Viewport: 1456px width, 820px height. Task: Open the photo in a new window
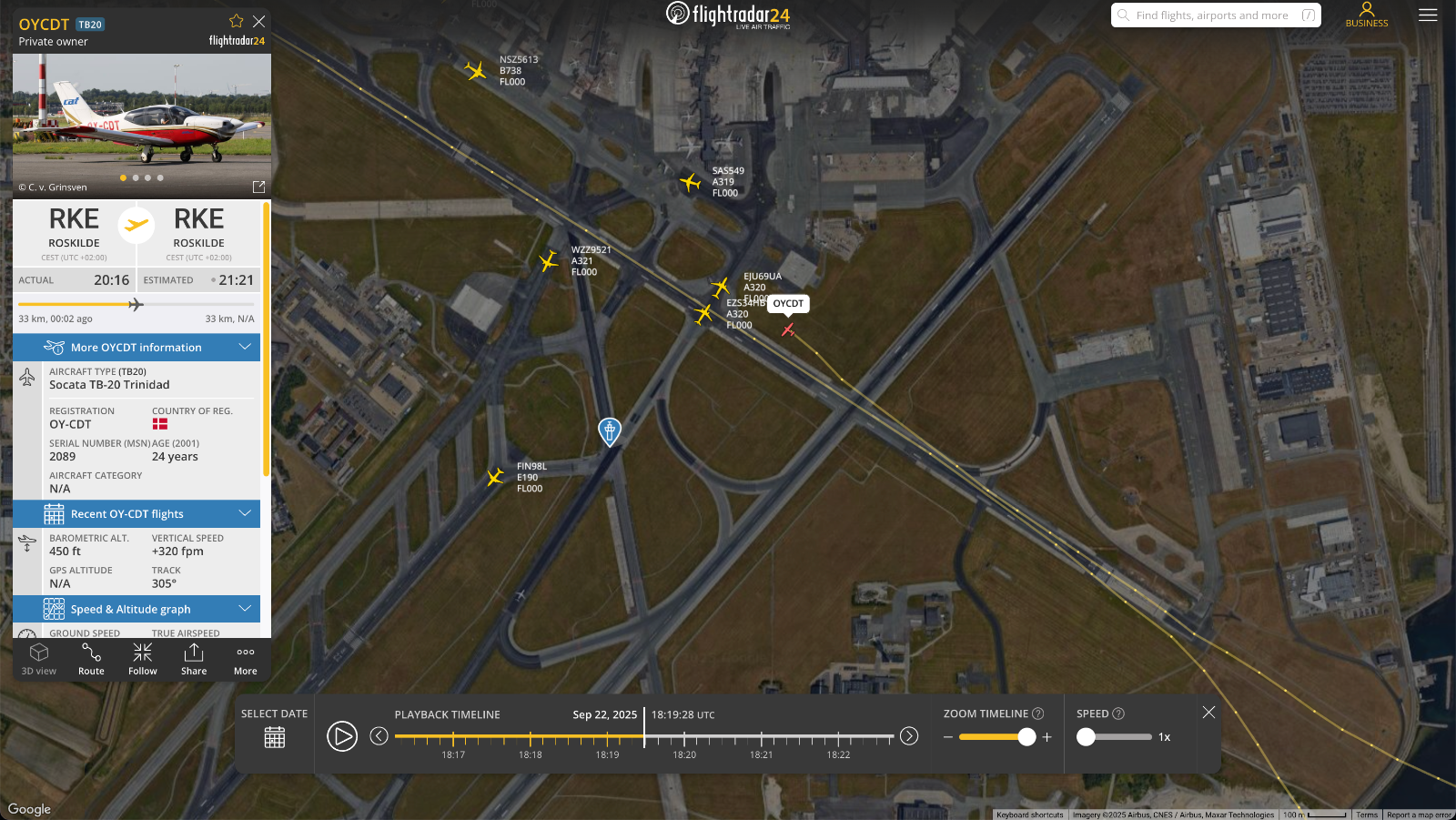click(x=258, y=187)
